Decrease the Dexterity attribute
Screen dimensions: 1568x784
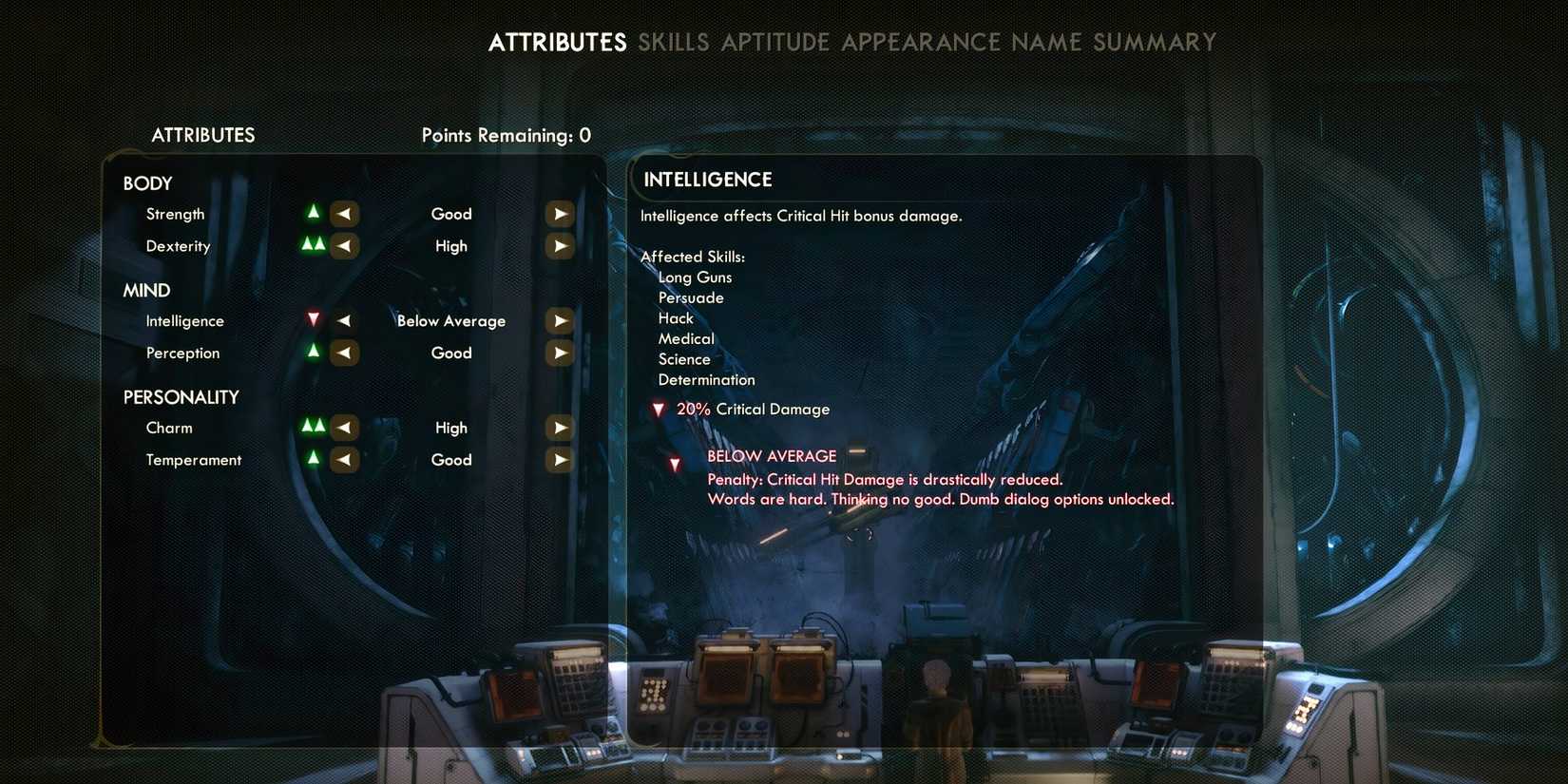(x=344, y=245)
